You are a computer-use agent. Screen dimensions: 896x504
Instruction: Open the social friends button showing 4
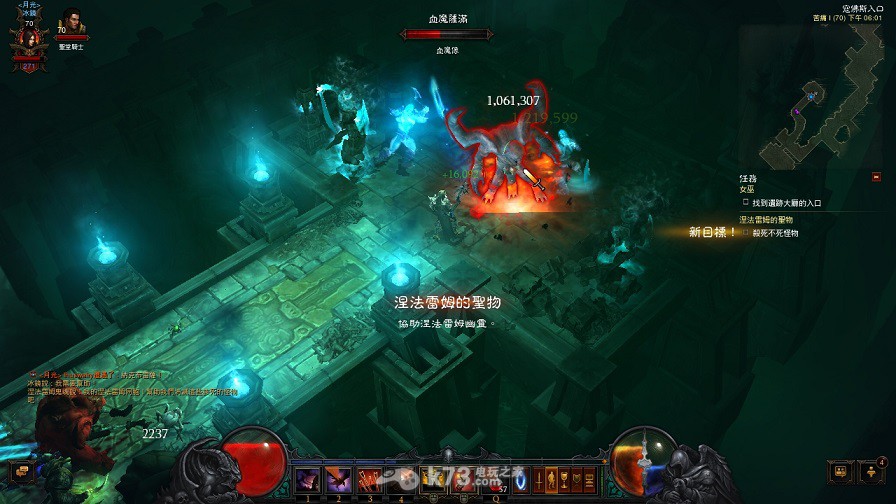873,470
